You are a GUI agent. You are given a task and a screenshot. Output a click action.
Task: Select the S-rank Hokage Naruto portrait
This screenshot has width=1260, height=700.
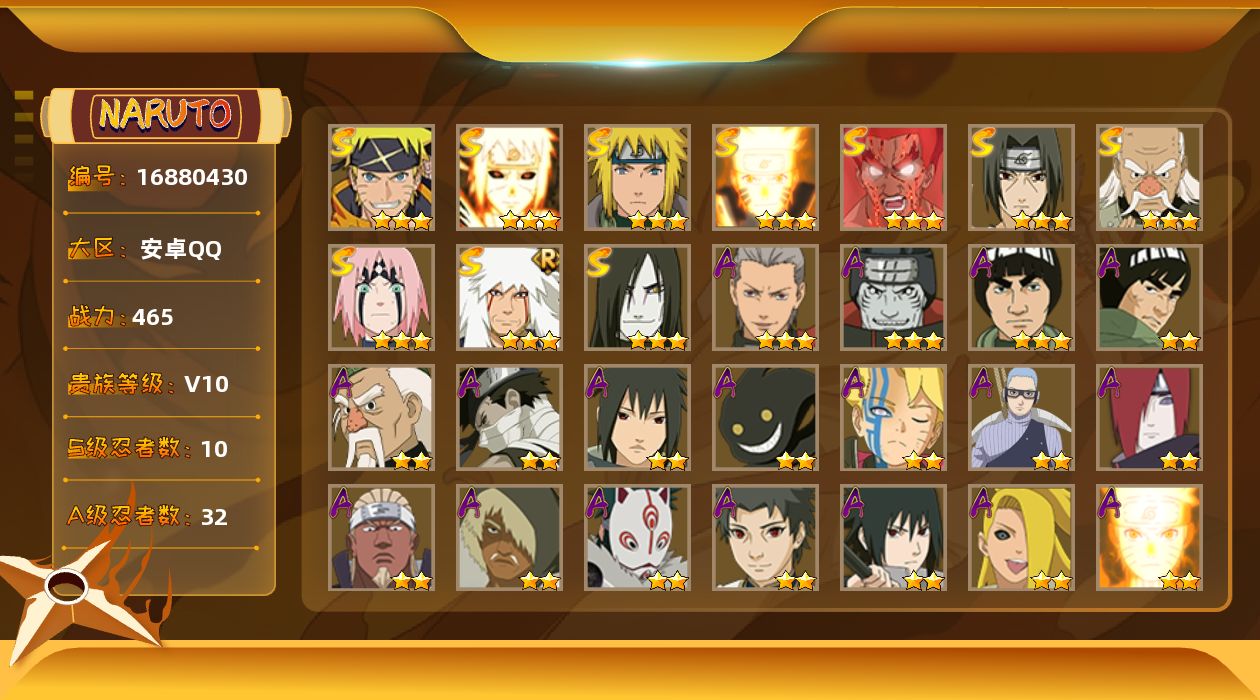pyautogui.click(x=381, y=177)
